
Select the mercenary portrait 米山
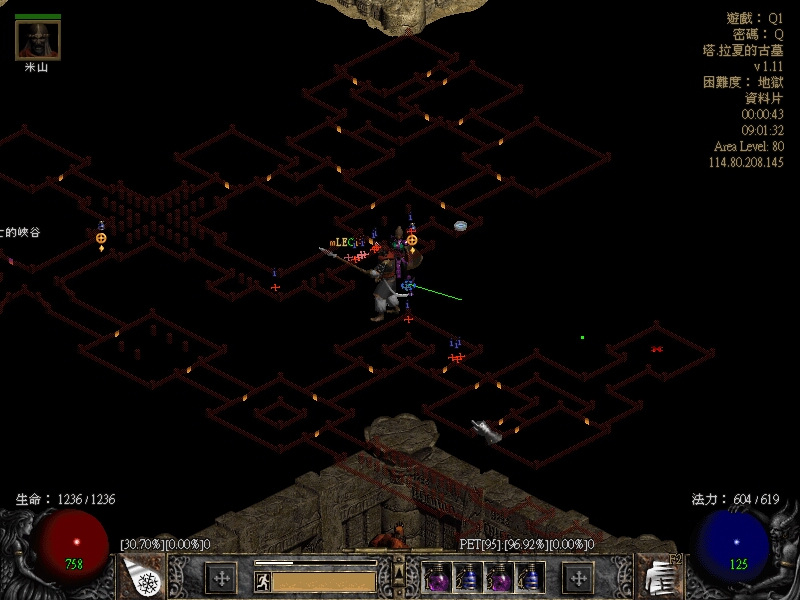(x=38, y=41)
